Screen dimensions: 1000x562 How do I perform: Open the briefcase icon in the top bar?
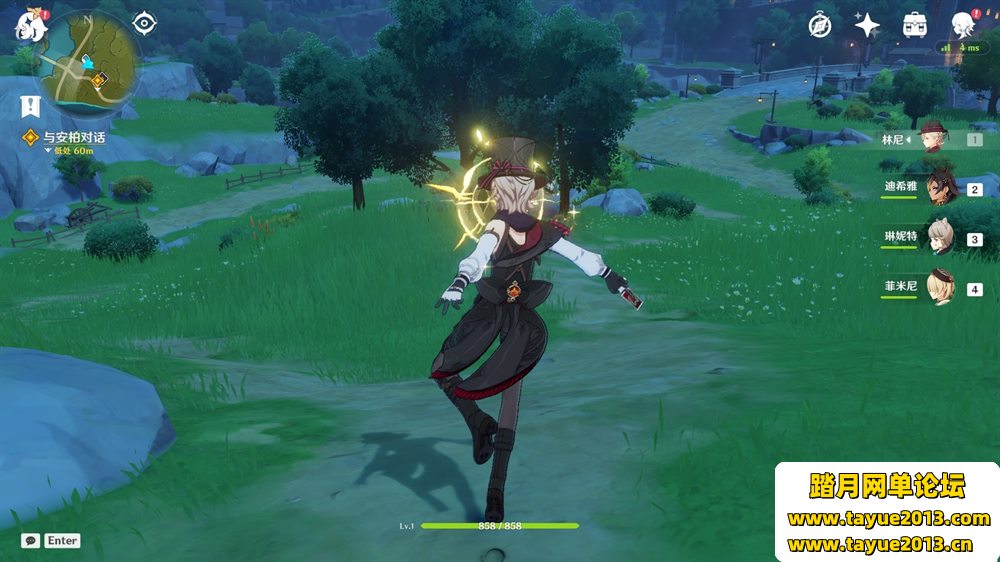[x=914, y=25]
